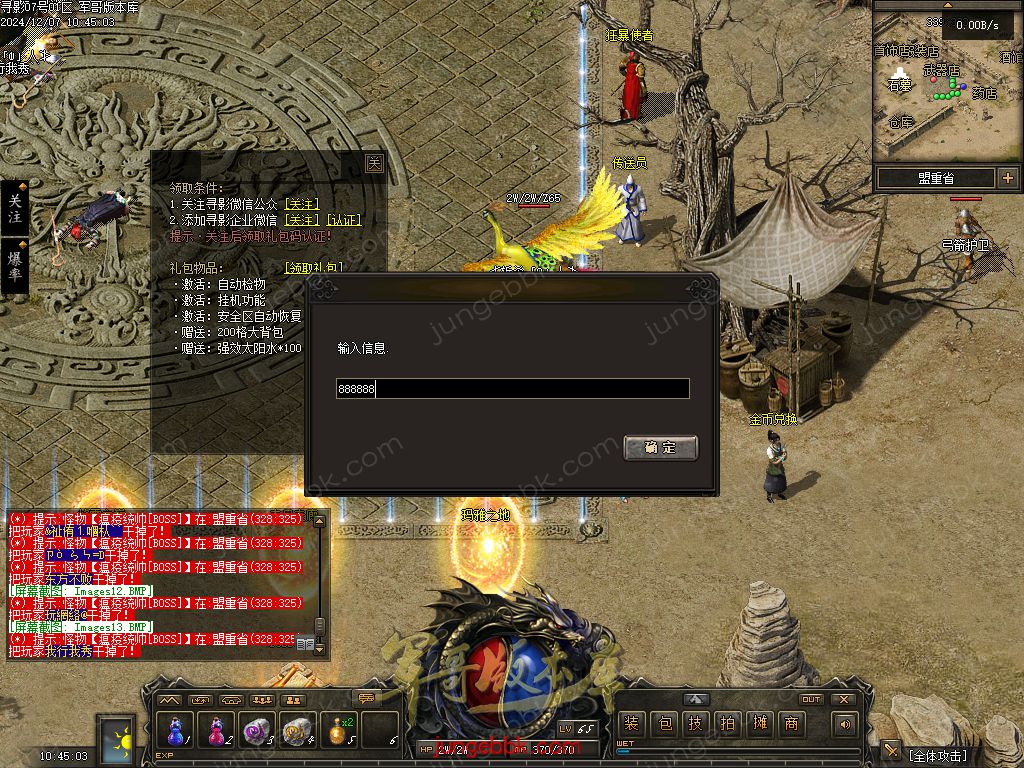Open the bag with 包 button

click(664, 724)
